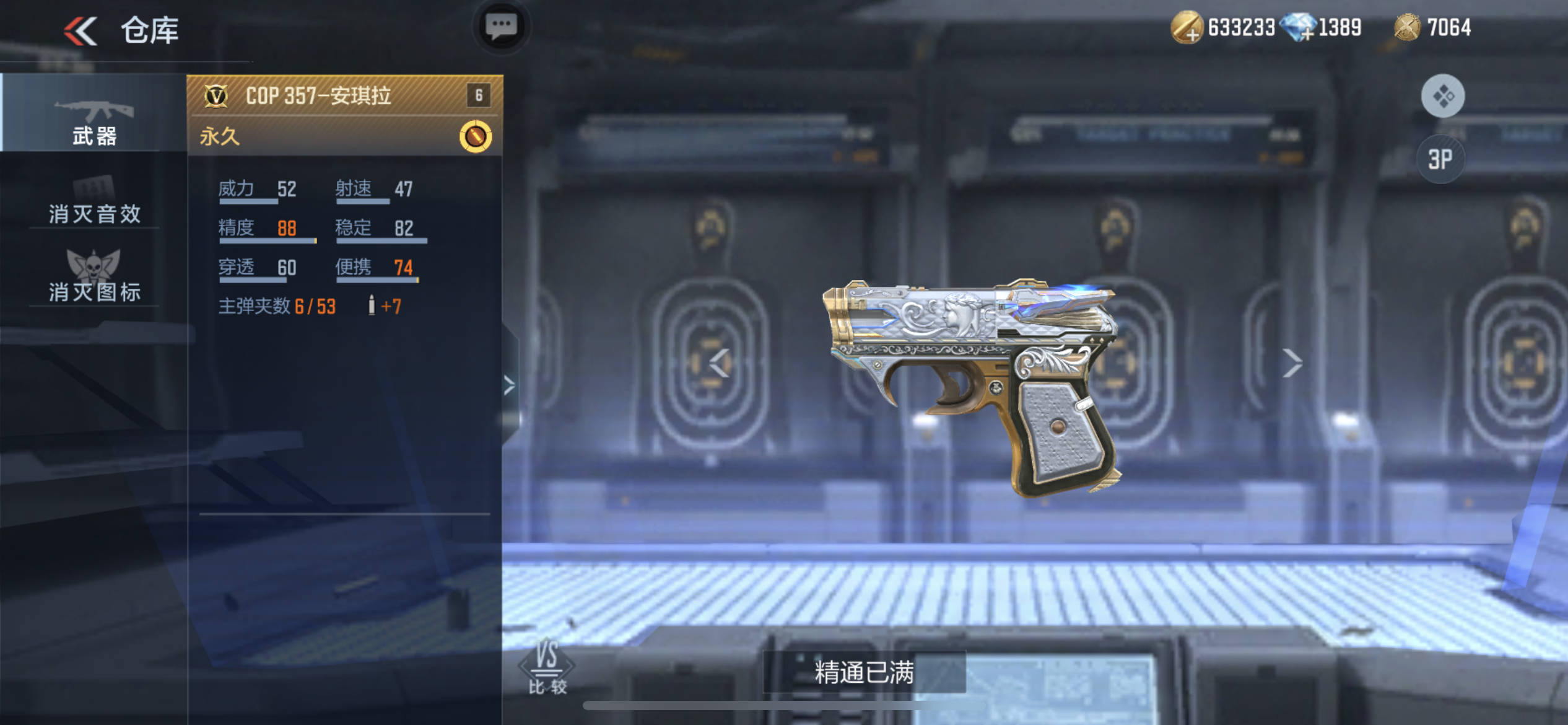Click the orange round badge beside 永久
This screenshot has height=725, width=1568.
[x=475, y=136]
